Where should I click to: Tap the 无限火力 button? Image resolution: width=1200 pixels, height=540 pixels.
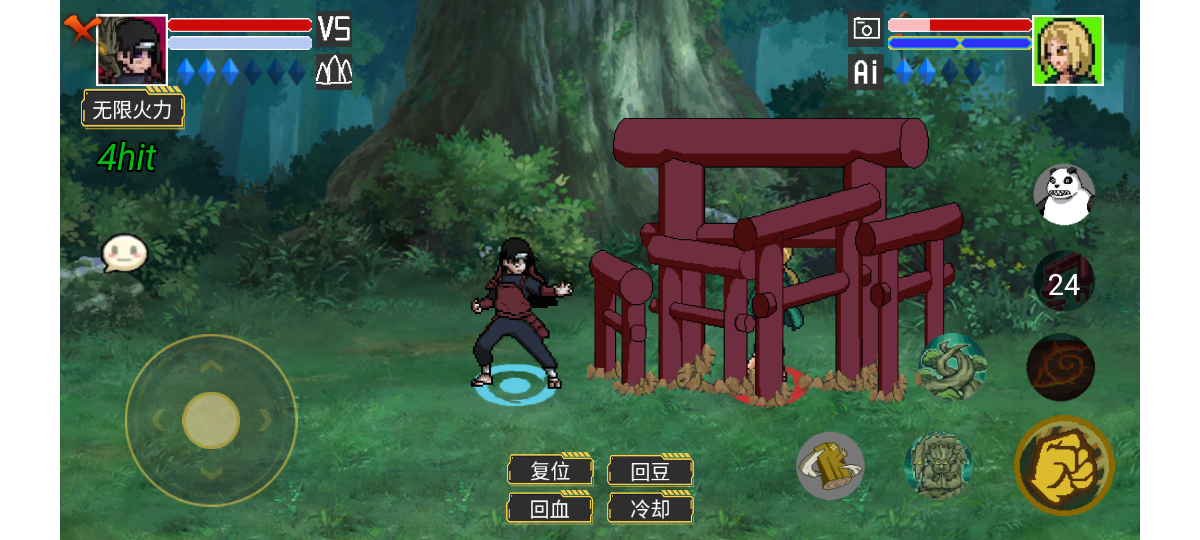133,110
